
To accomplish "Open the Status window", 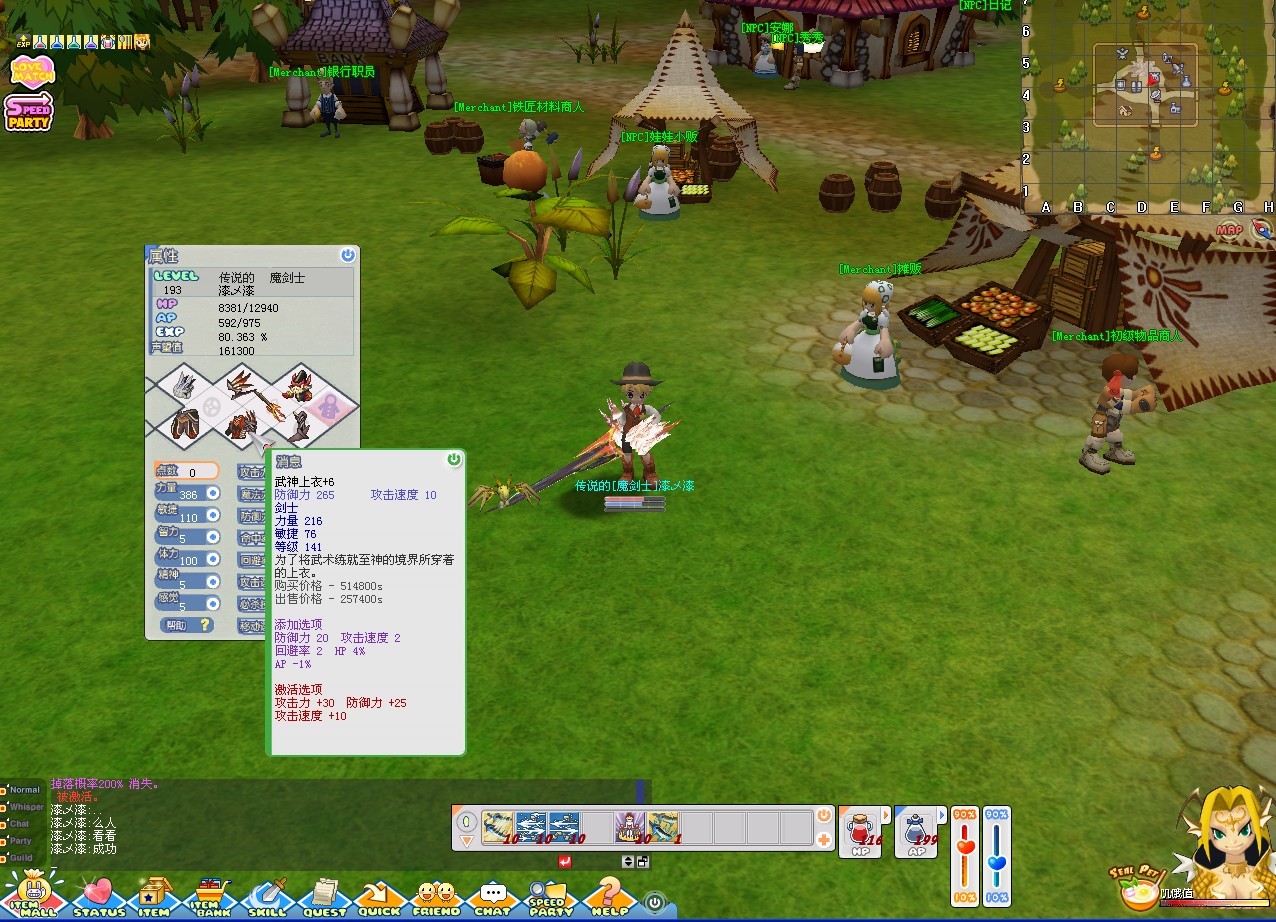I will 98,895.
